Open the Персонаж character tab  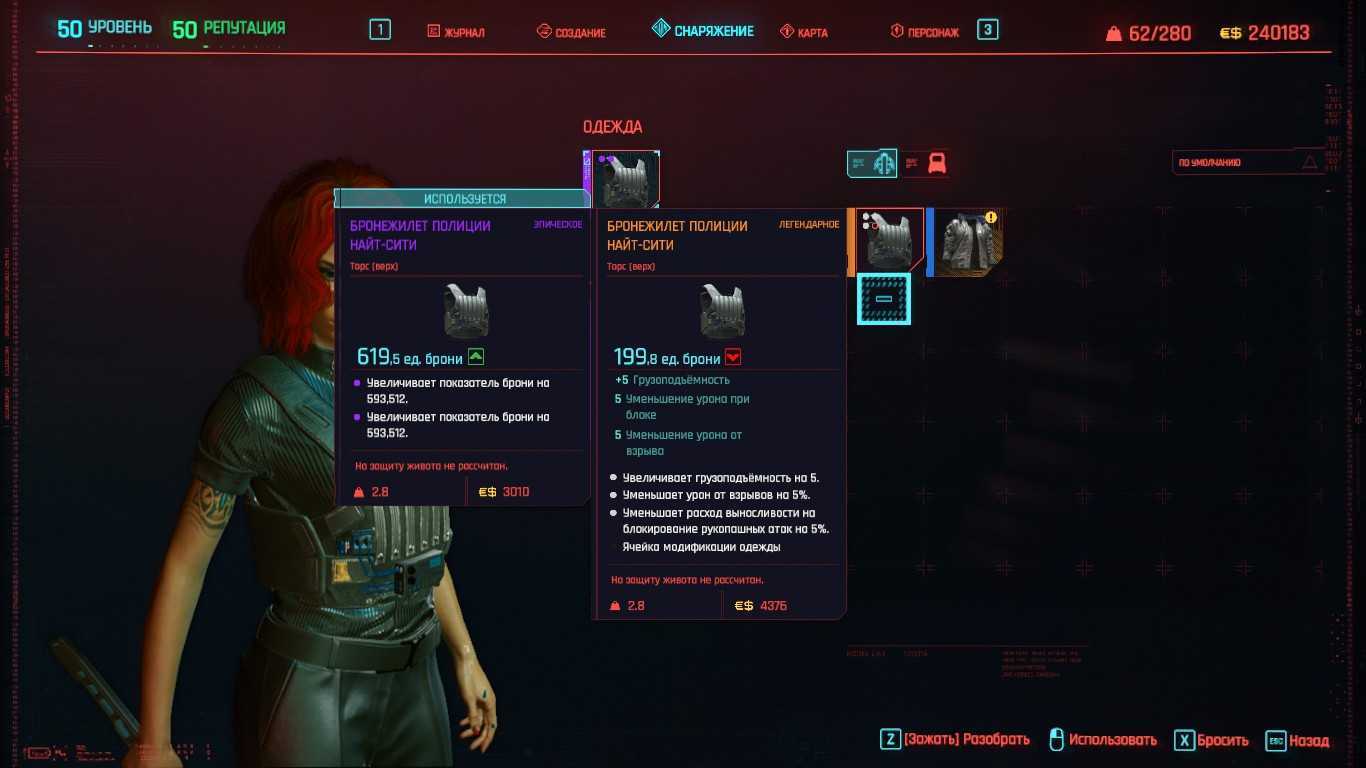(x=925, y=32)
